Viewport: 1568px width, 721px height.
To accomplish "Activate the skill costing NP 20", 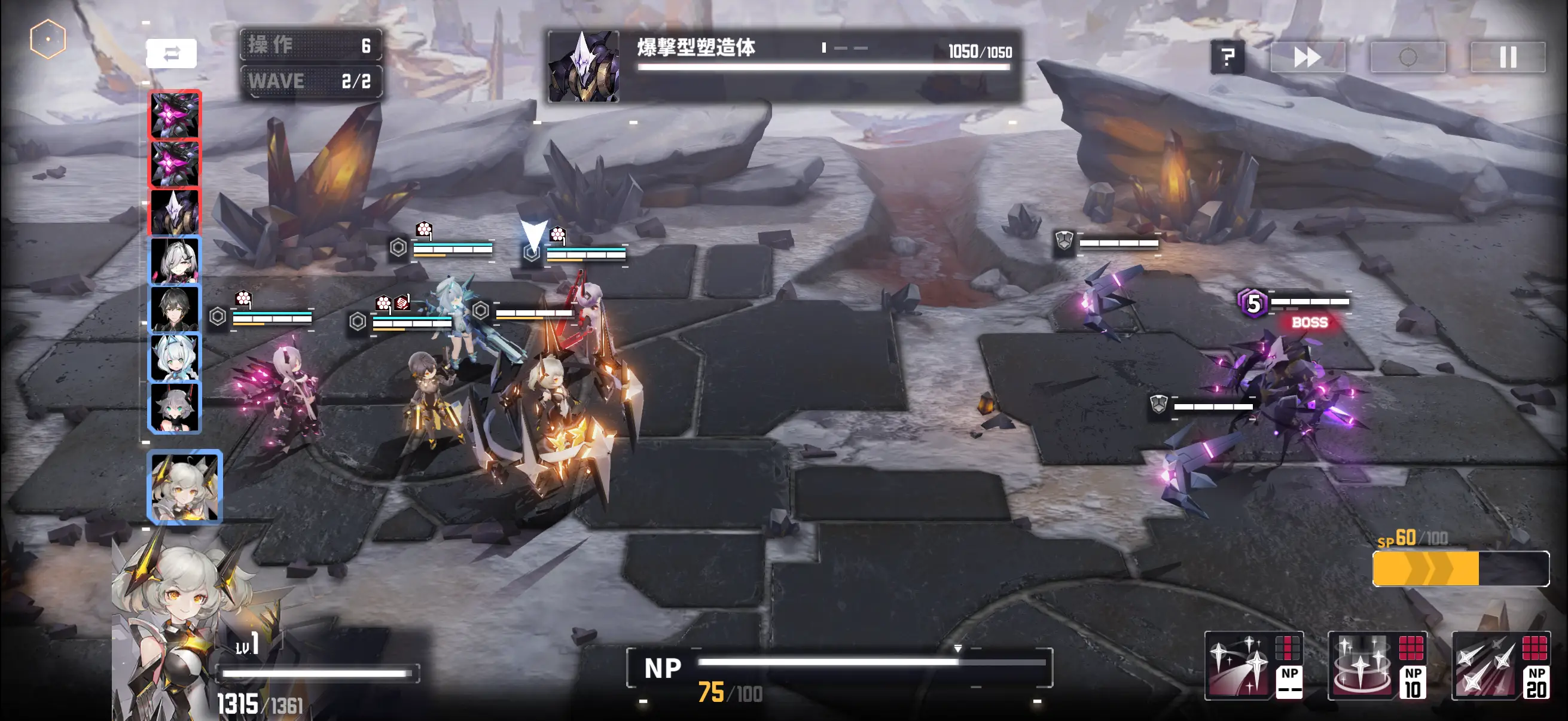I will point(1501,665).
